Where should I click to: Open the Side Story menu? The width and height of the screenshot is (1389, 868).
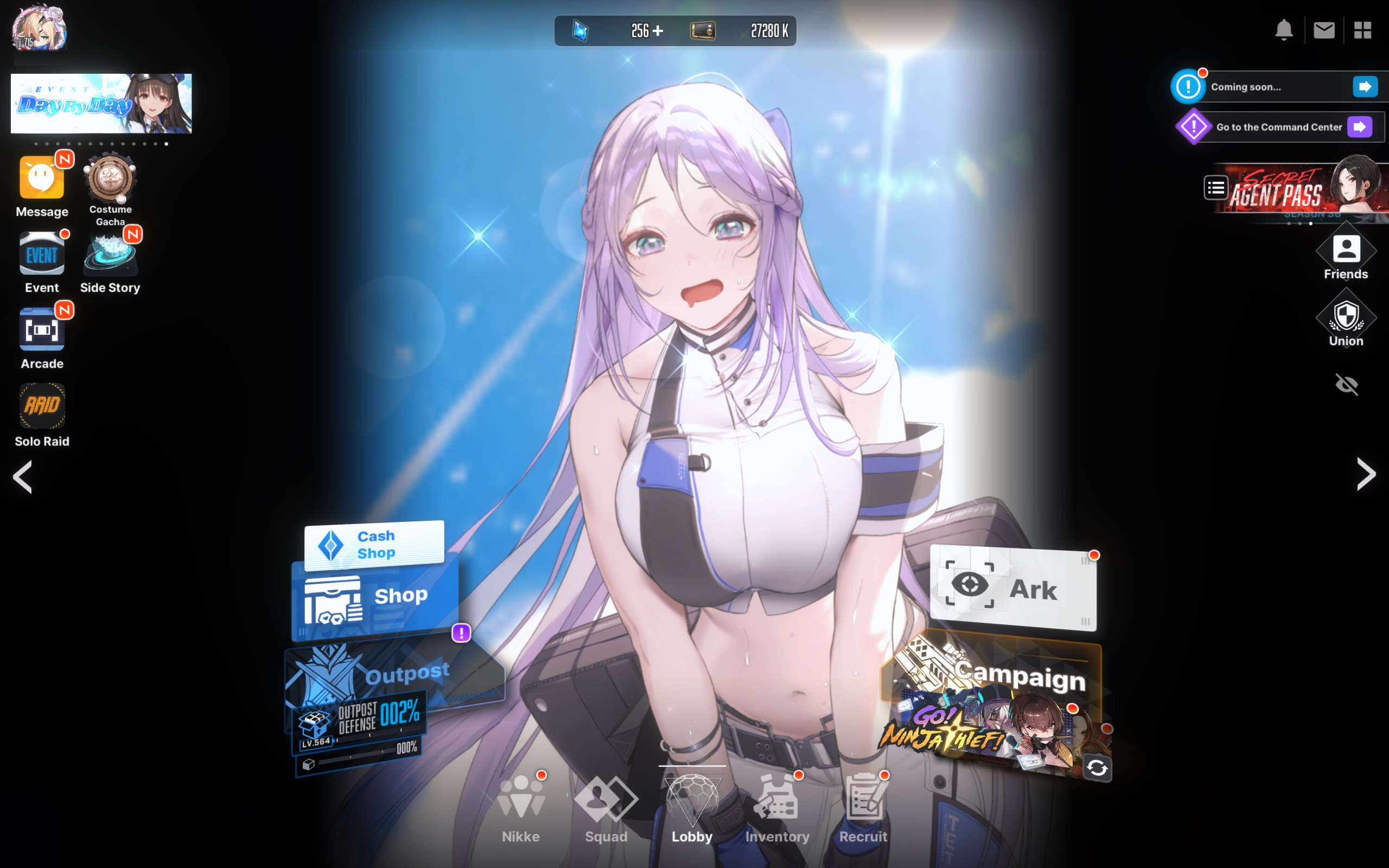[x=110, y=256]
